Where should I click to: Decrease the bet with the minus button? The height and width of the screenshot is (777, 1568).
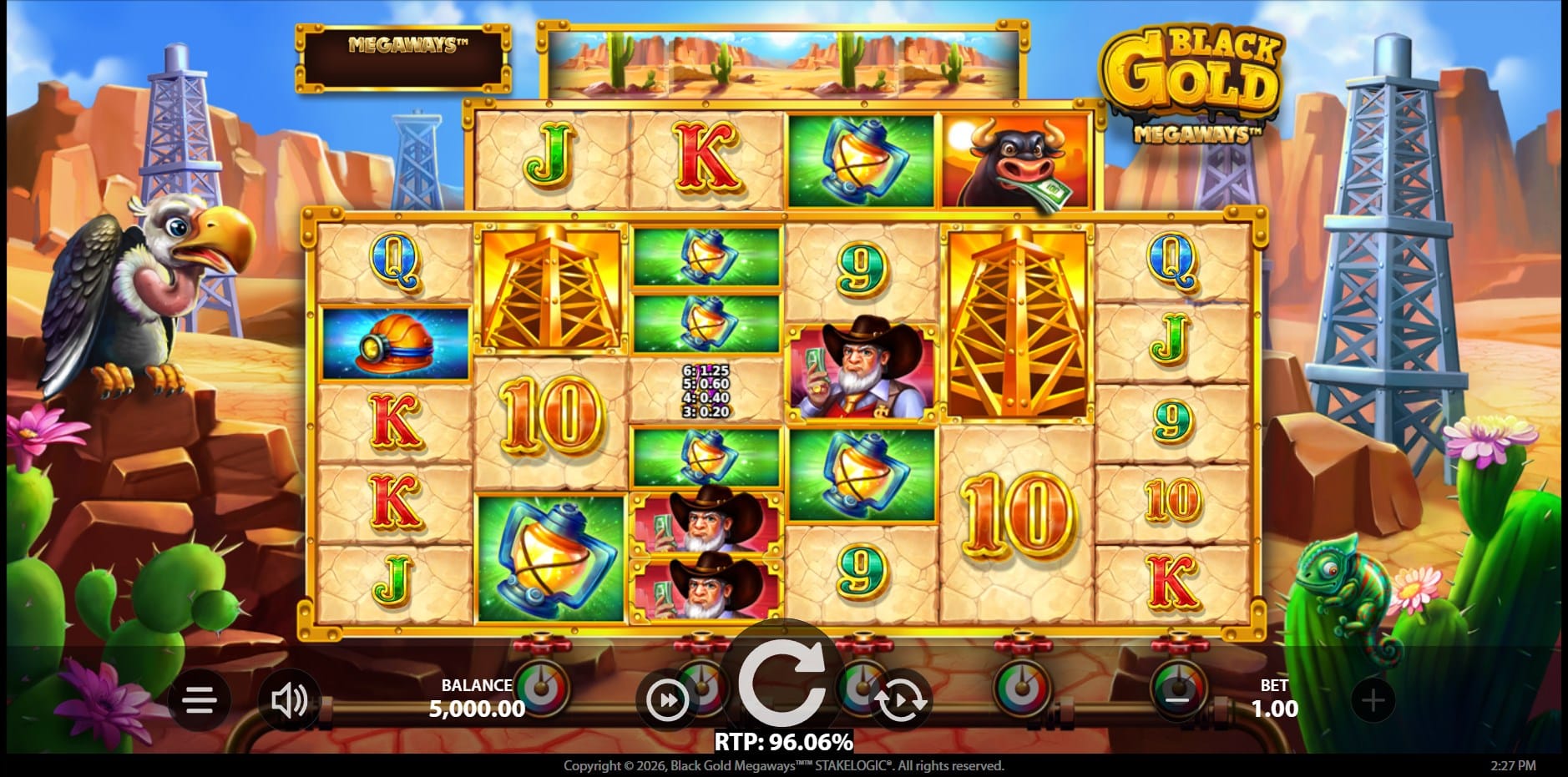point(1177,699)
